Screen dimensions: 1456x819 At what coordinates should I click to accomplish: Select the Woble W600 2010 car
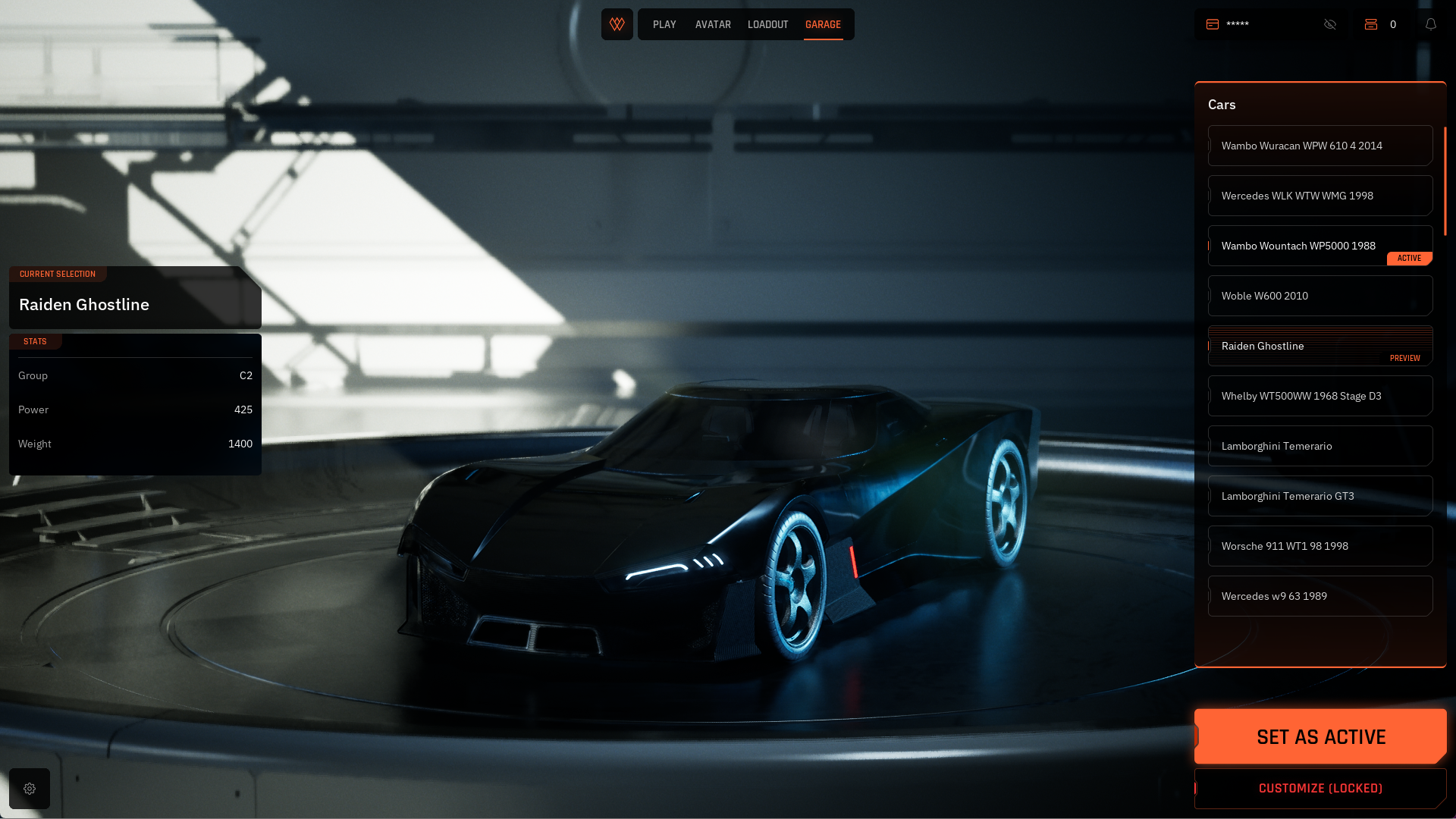coord(1319,296)
